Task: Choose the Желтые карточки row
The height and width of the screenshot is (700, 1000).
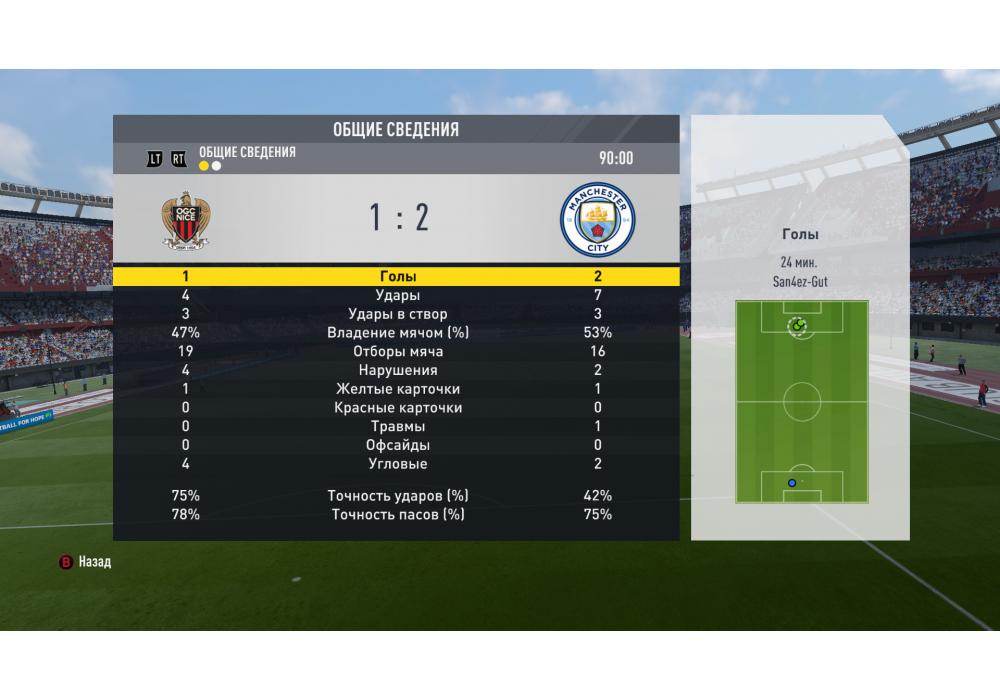Action: click(x=397, y=389)
